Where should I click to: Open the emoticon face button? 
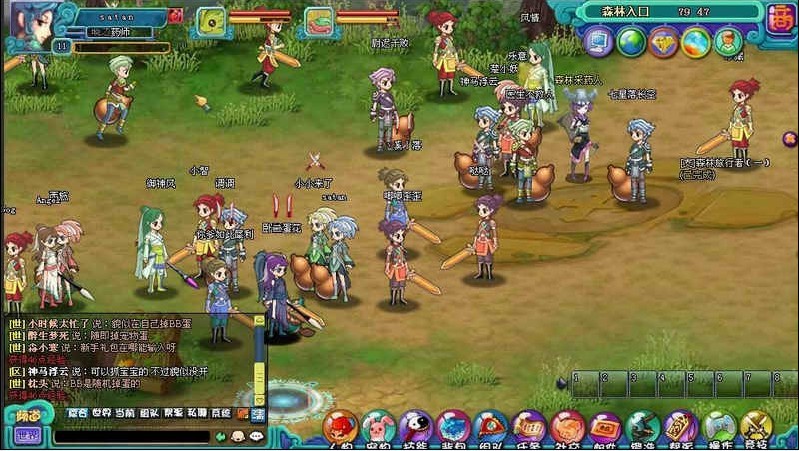(x=238, y=436)
